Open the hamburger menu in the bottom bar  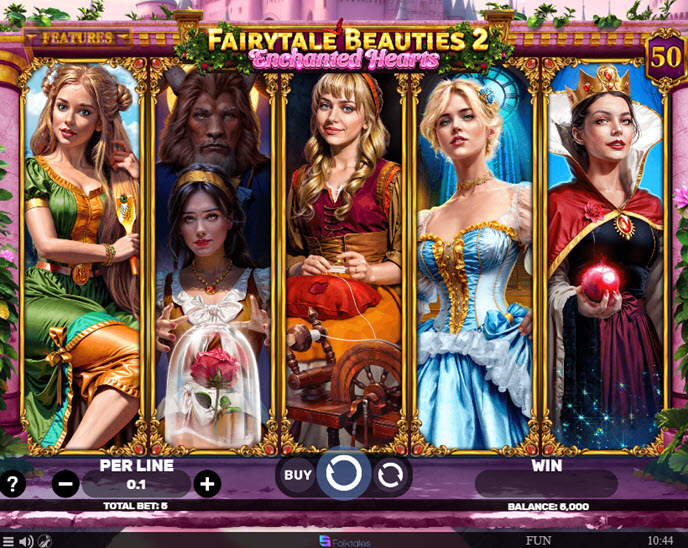(8, 541)
